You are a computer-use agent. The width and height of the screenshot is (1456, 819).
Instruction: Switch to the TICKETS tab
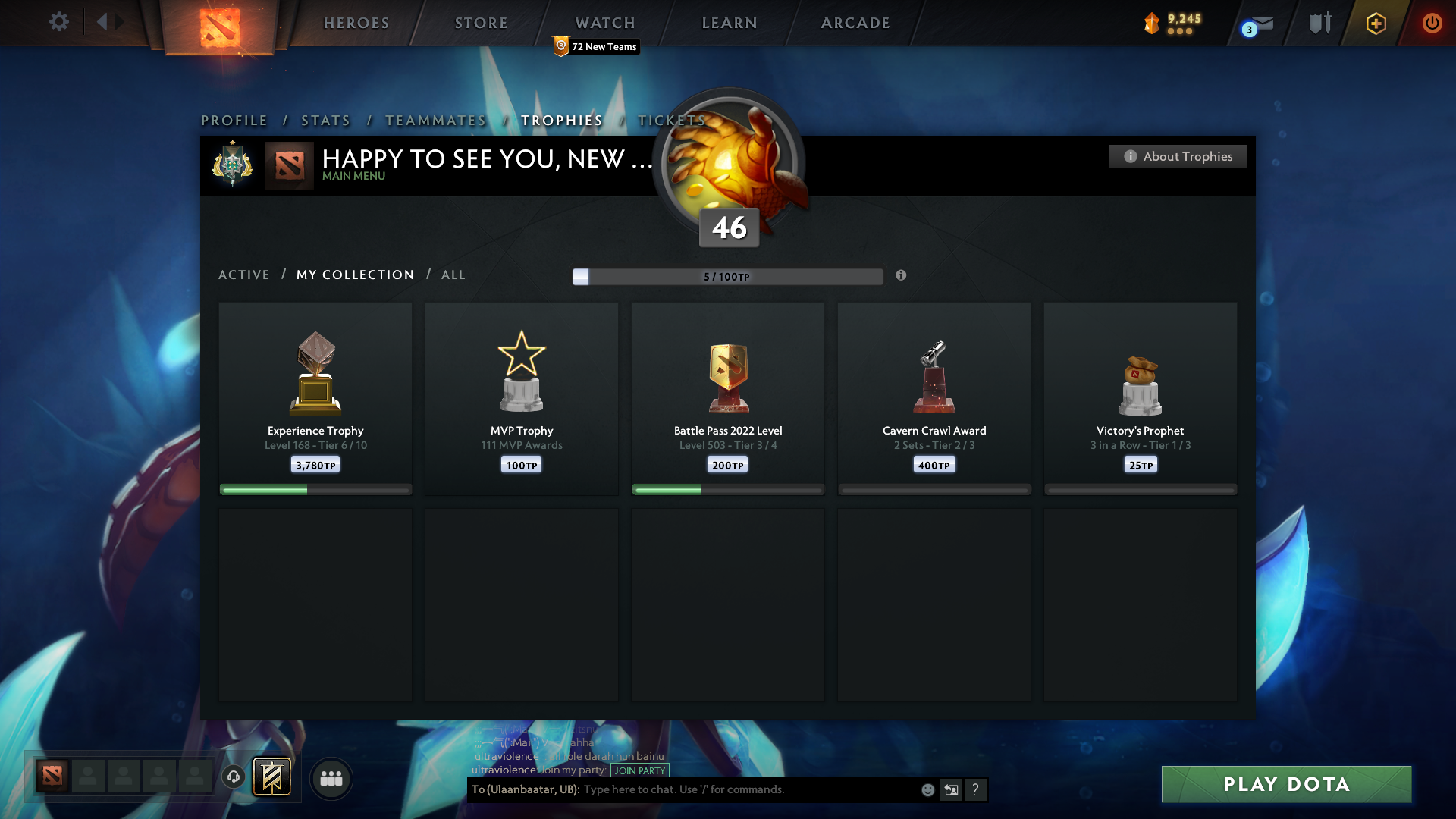[672, 120]
